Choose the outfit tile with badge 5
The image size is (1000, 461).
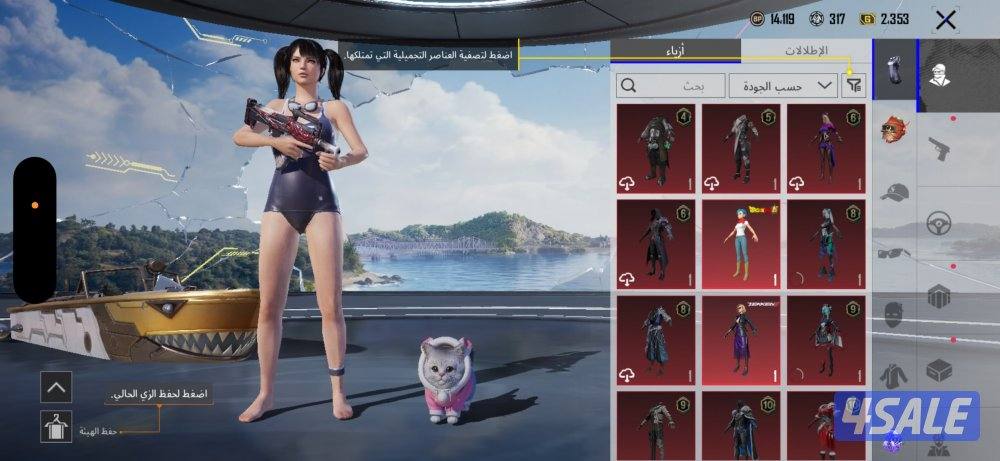[741, 148]
